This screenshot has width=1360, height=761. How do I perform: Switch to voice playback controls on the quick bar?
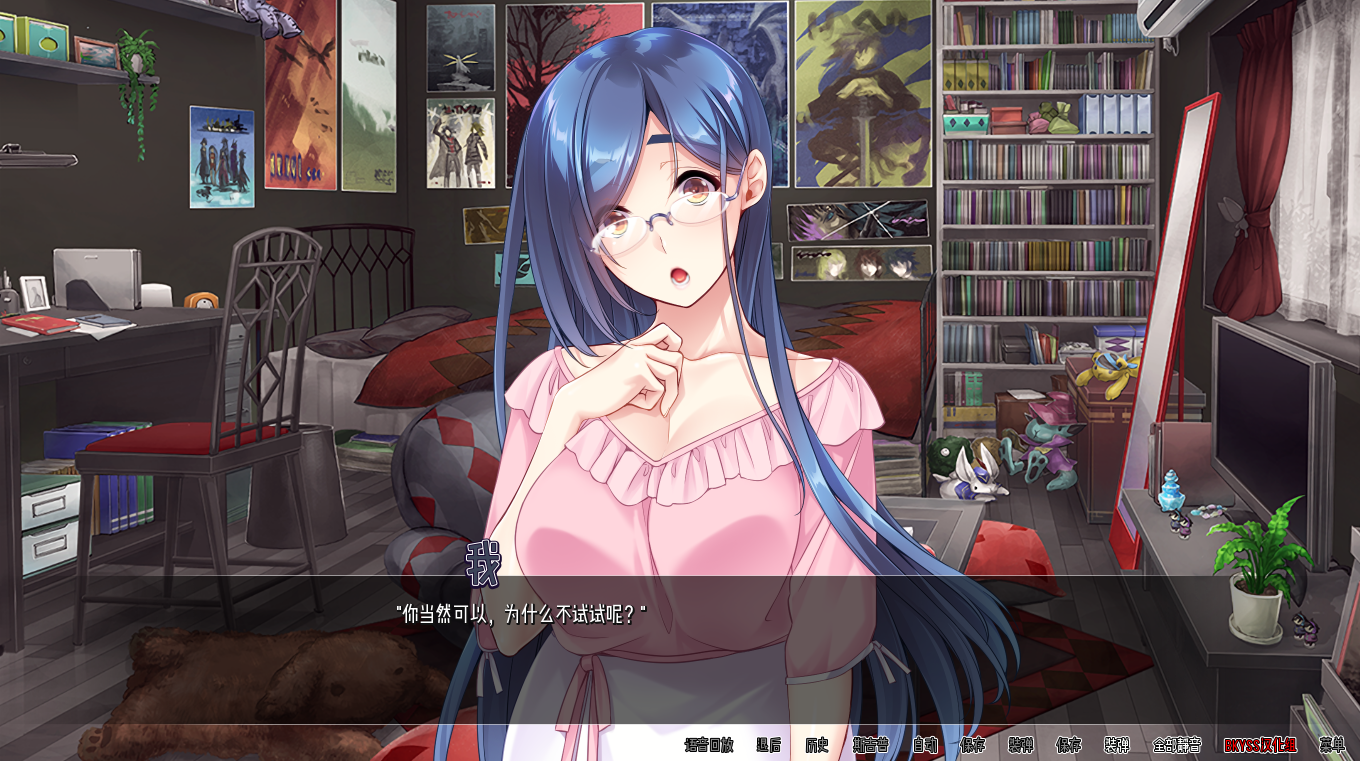(711, 745)
